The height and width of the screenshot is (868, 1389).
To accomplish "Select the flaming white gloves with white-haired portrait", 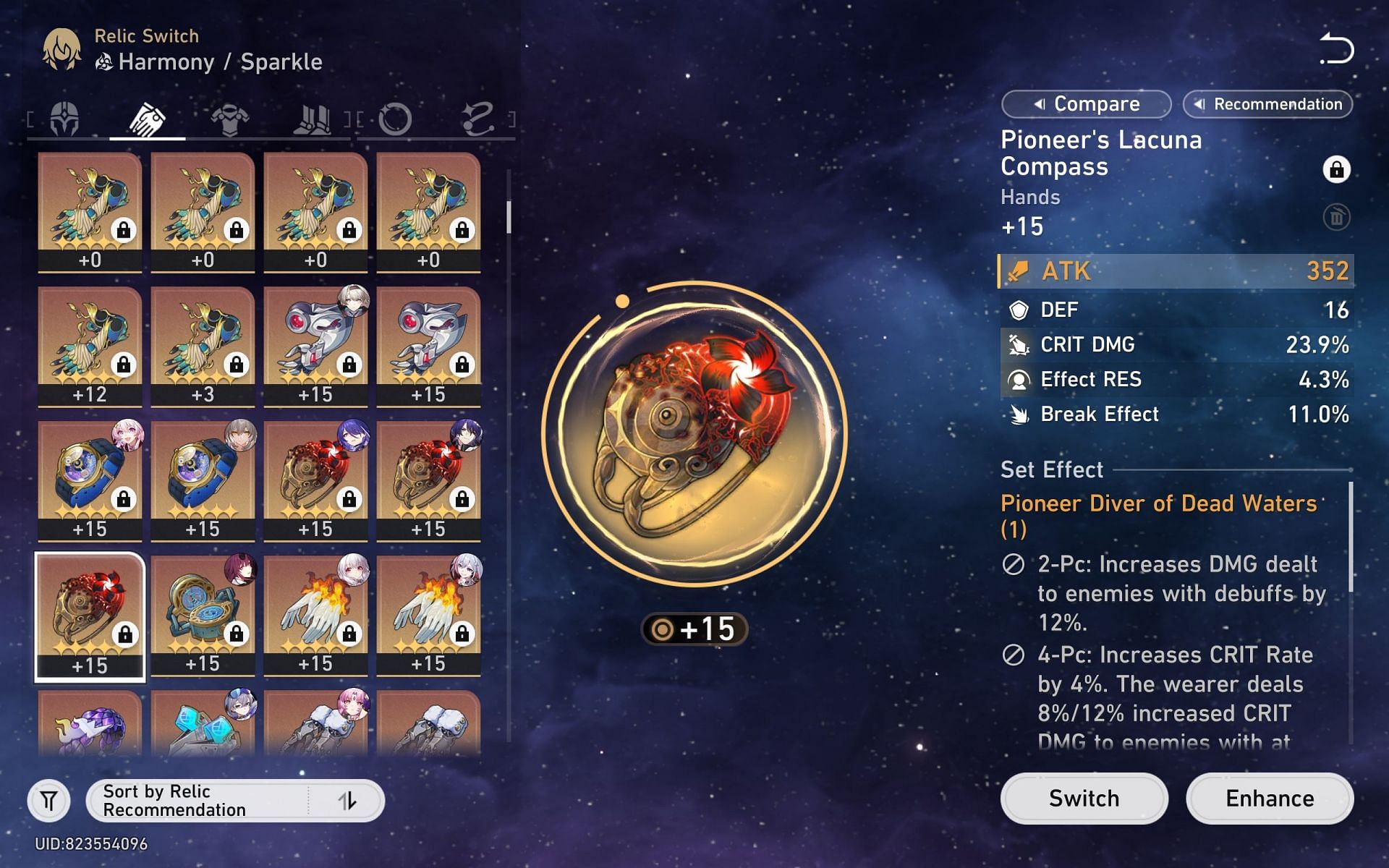I will click(315, 615).
